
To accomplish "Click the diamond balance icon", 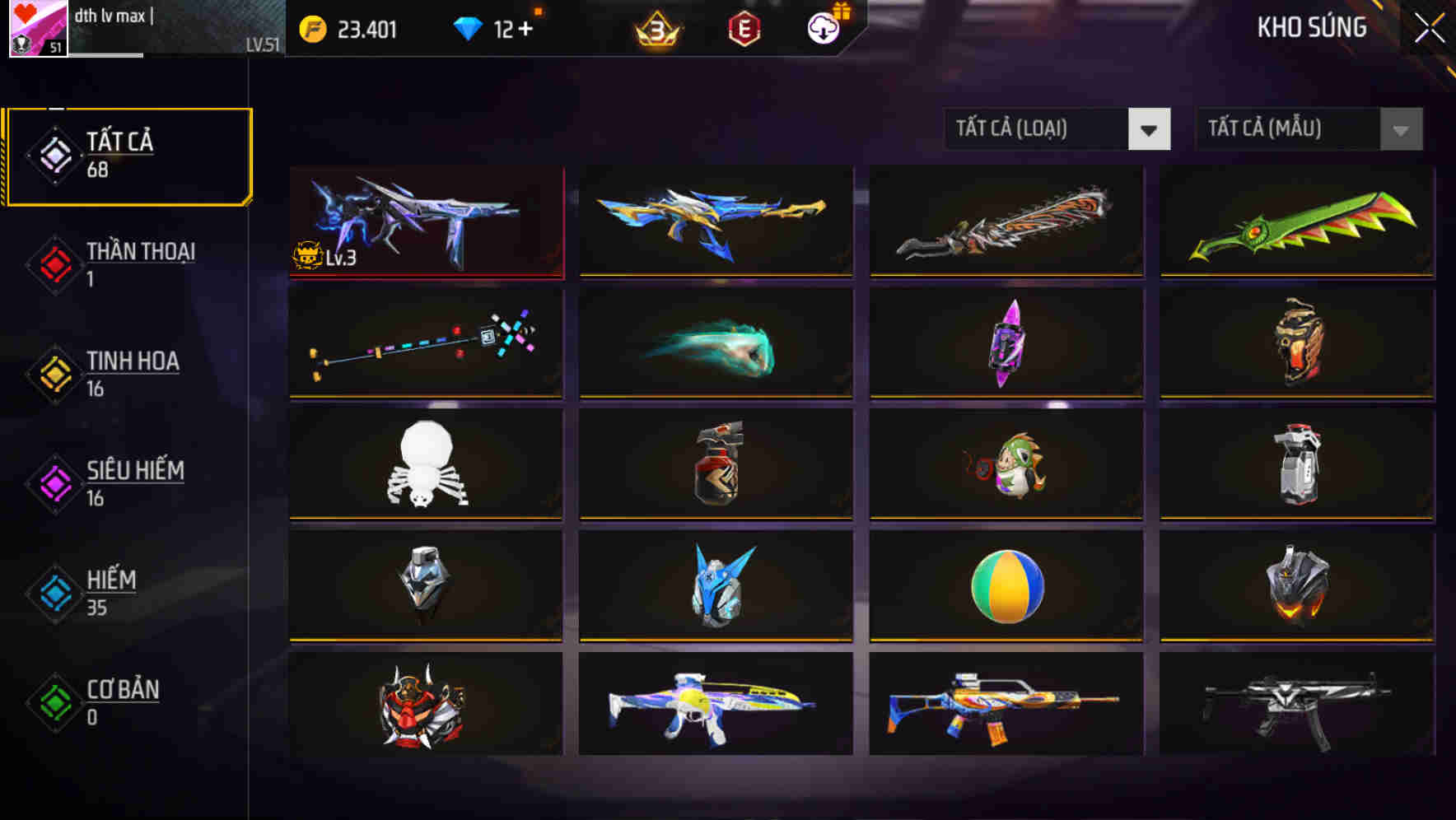I will [468, 27].
